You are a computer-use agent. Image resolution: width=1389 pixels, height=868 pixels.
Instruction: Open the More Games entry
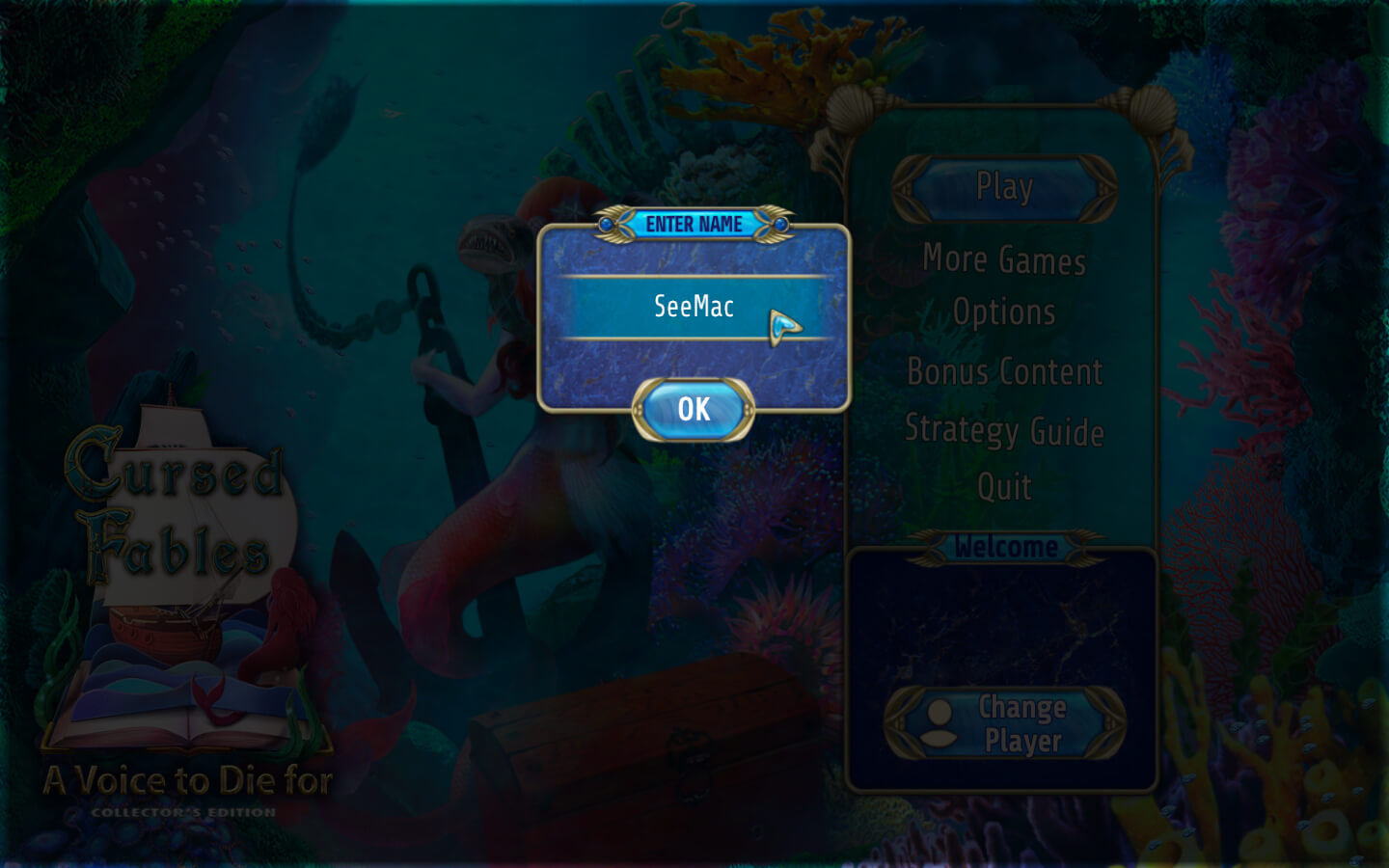pyautogui.click(x=1004, y=259)
